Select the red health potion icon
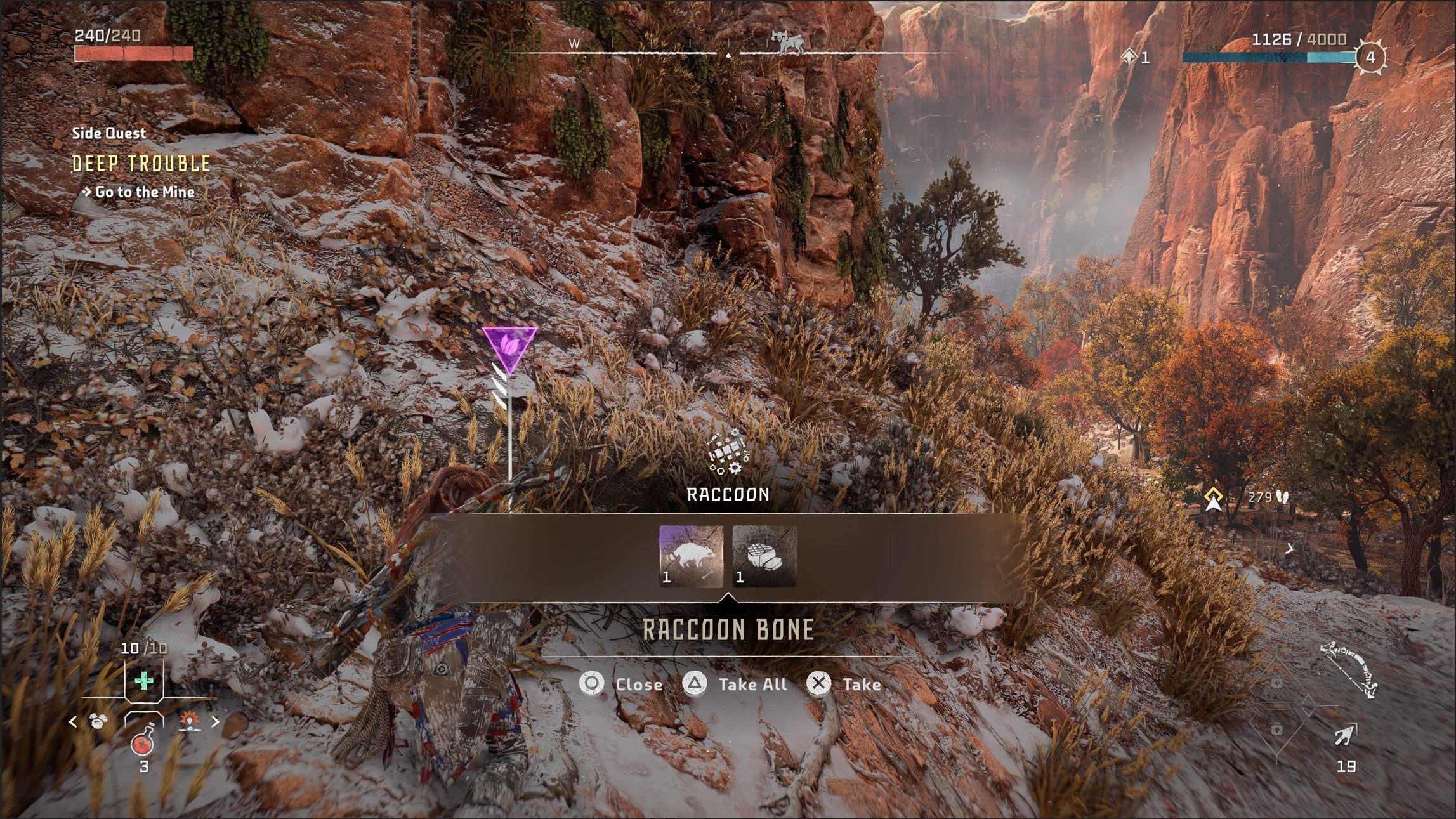1456x819 pixels. click(x=143, y=745)
